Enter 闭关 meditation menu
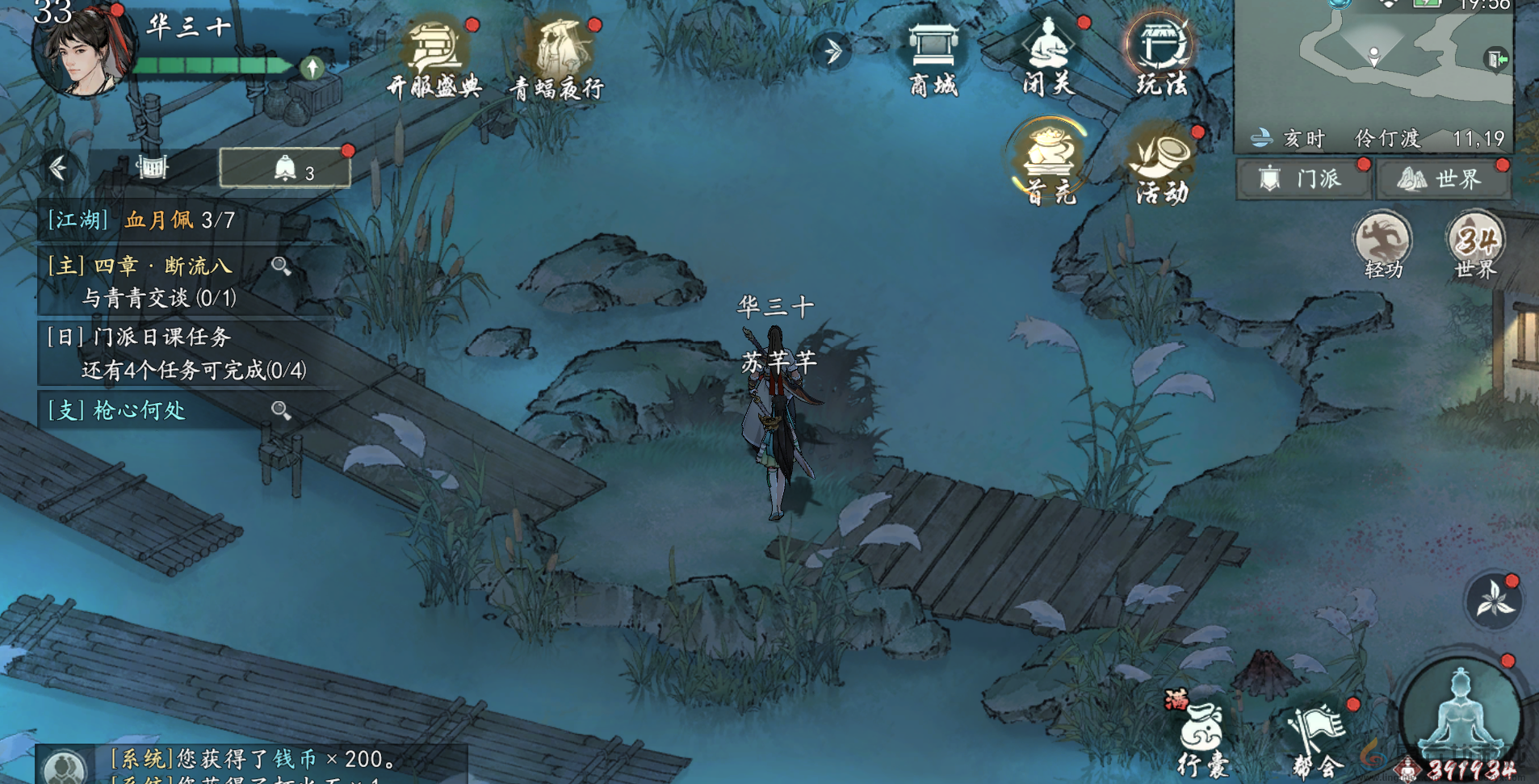 (x=1047, y=57)
